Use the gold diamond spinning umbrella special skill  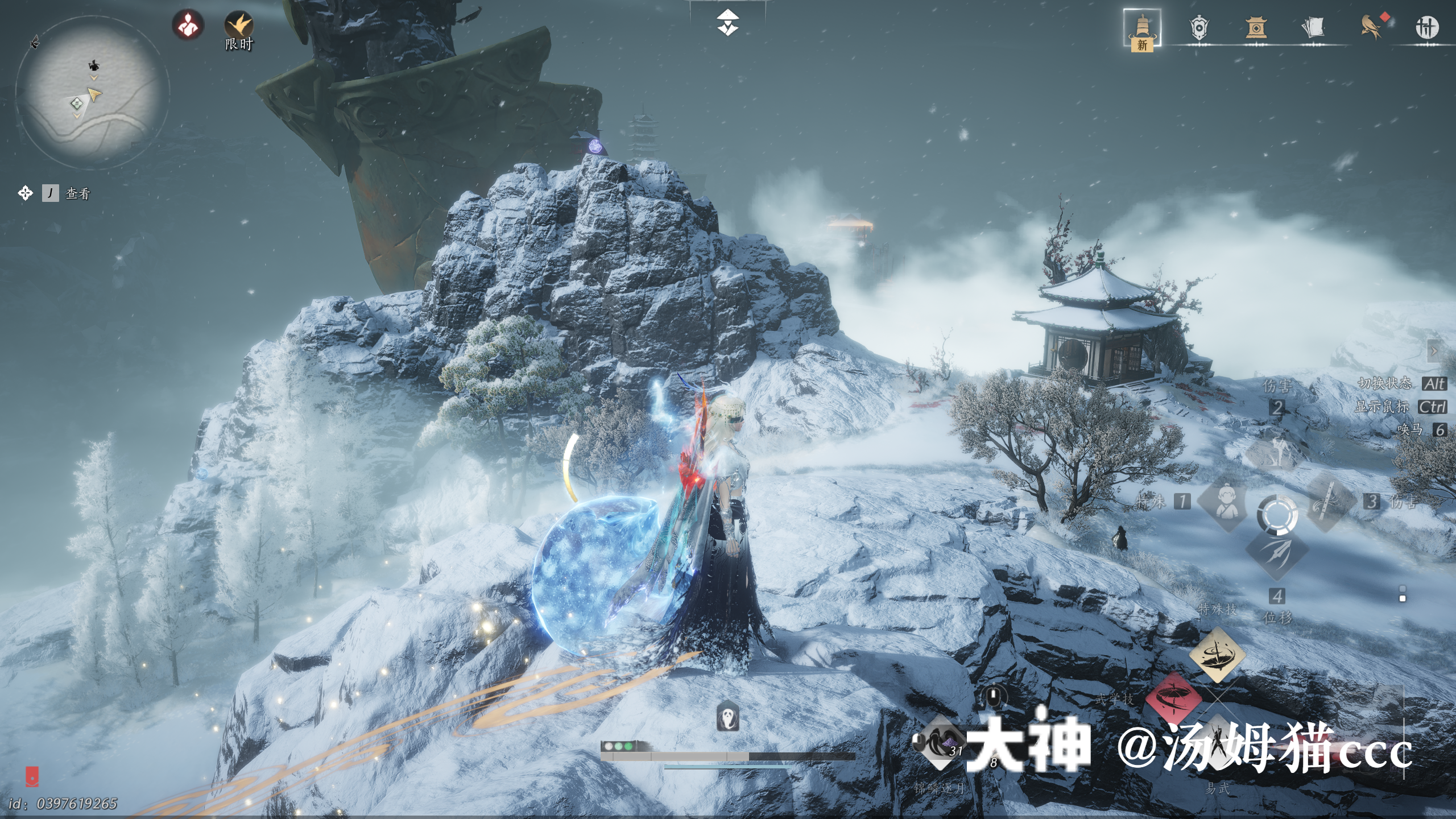tap(1217, 654)
